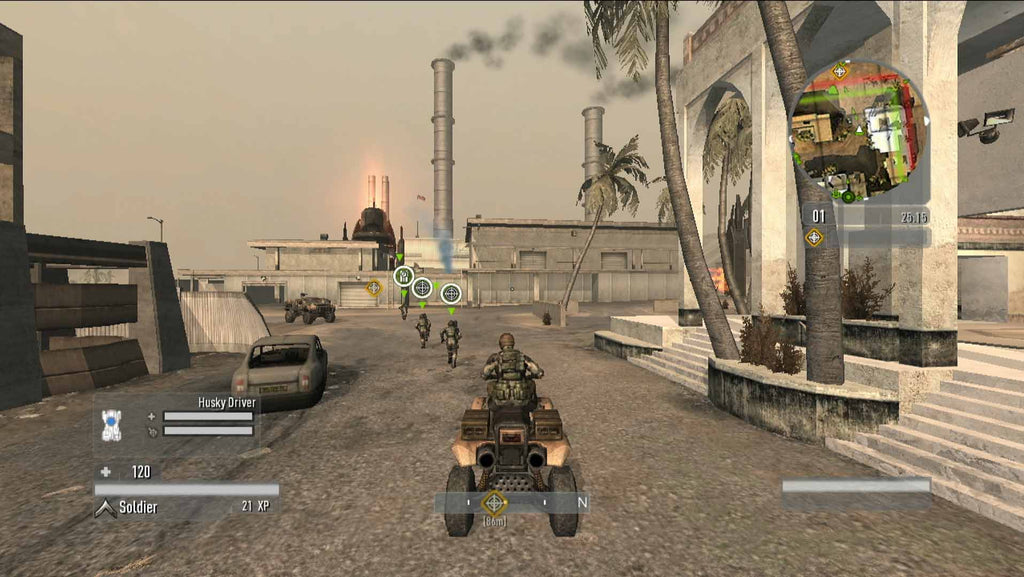Select the Soldier rank chevron icon
The width and height of the screenshot is (1024, 577).
(x=105, y=508)
